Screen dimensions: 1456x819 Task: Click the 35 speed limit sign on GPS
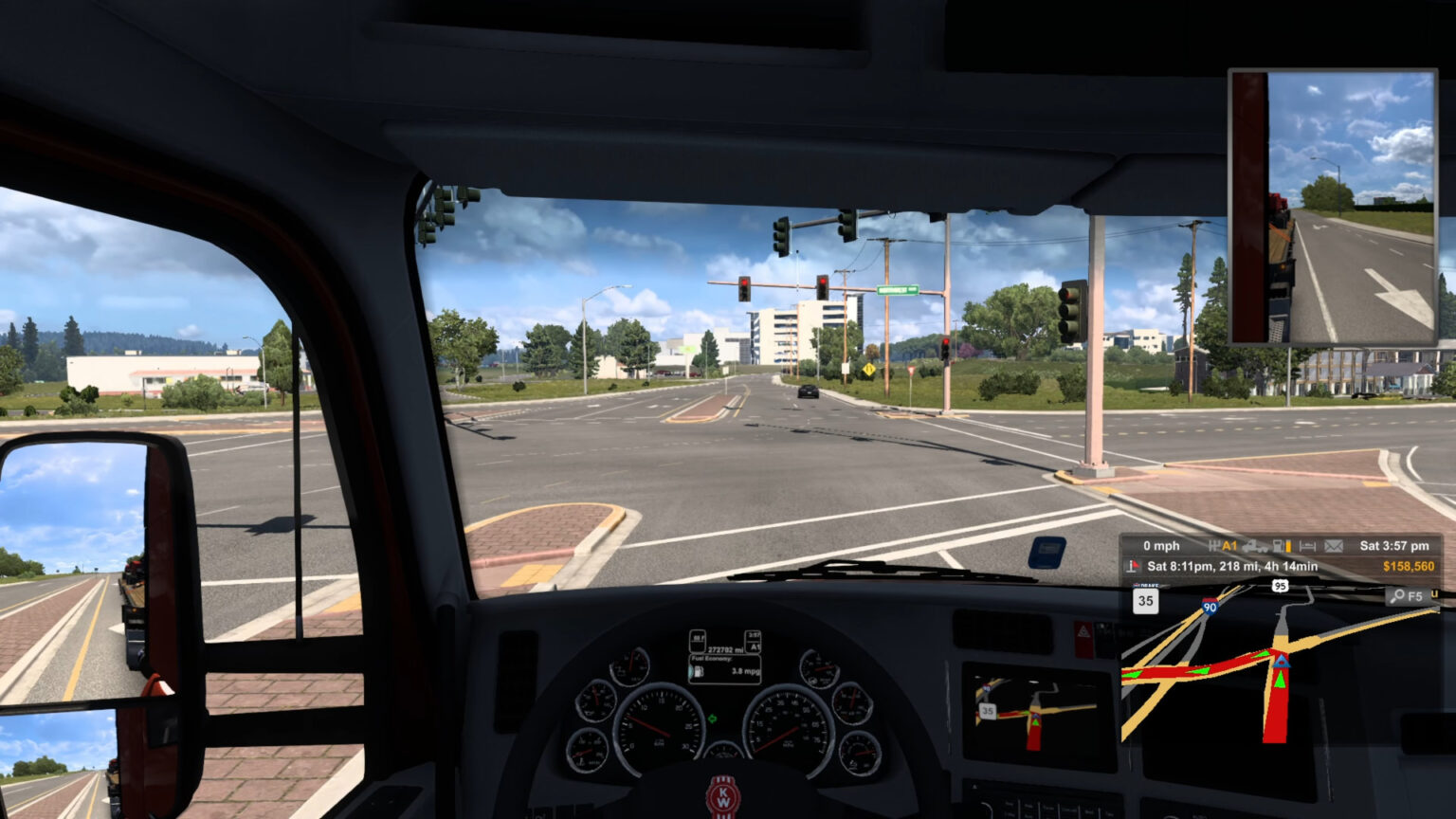pos(1144,602)
